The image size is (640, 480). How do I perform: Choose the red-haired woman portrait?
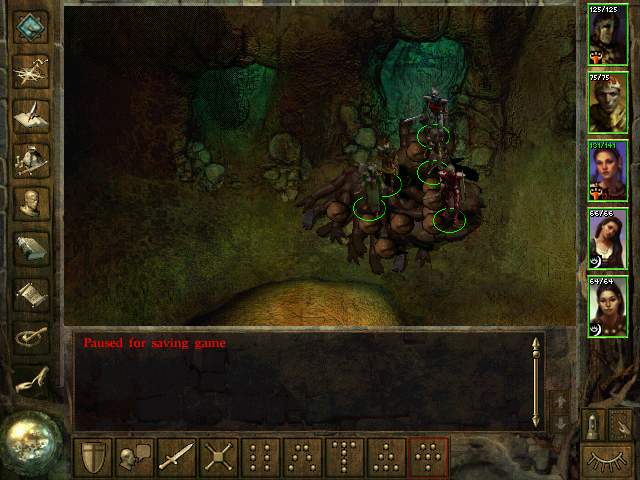pyautogui.click(x=608, y=171)
